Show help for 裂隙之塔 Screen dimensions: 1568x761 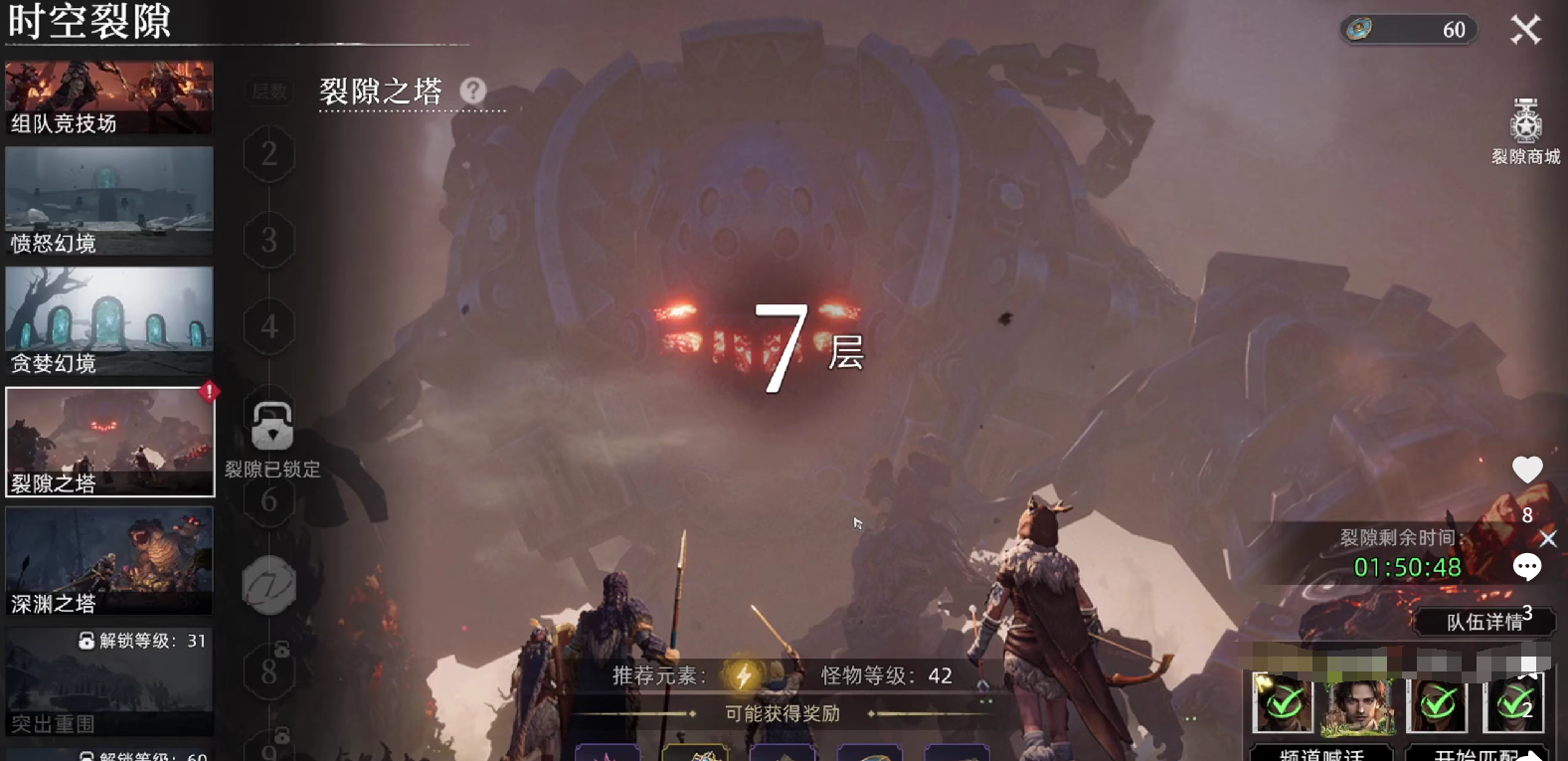tap(473, 92)
